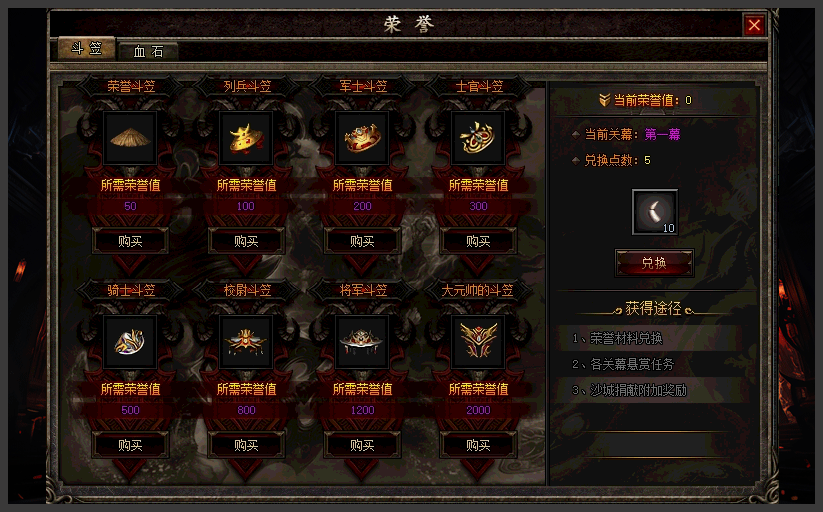This screenshot has height=512, width=823.
Task: Purchase the 列兵斗笠 costing 100
Action: coord(246,241)
